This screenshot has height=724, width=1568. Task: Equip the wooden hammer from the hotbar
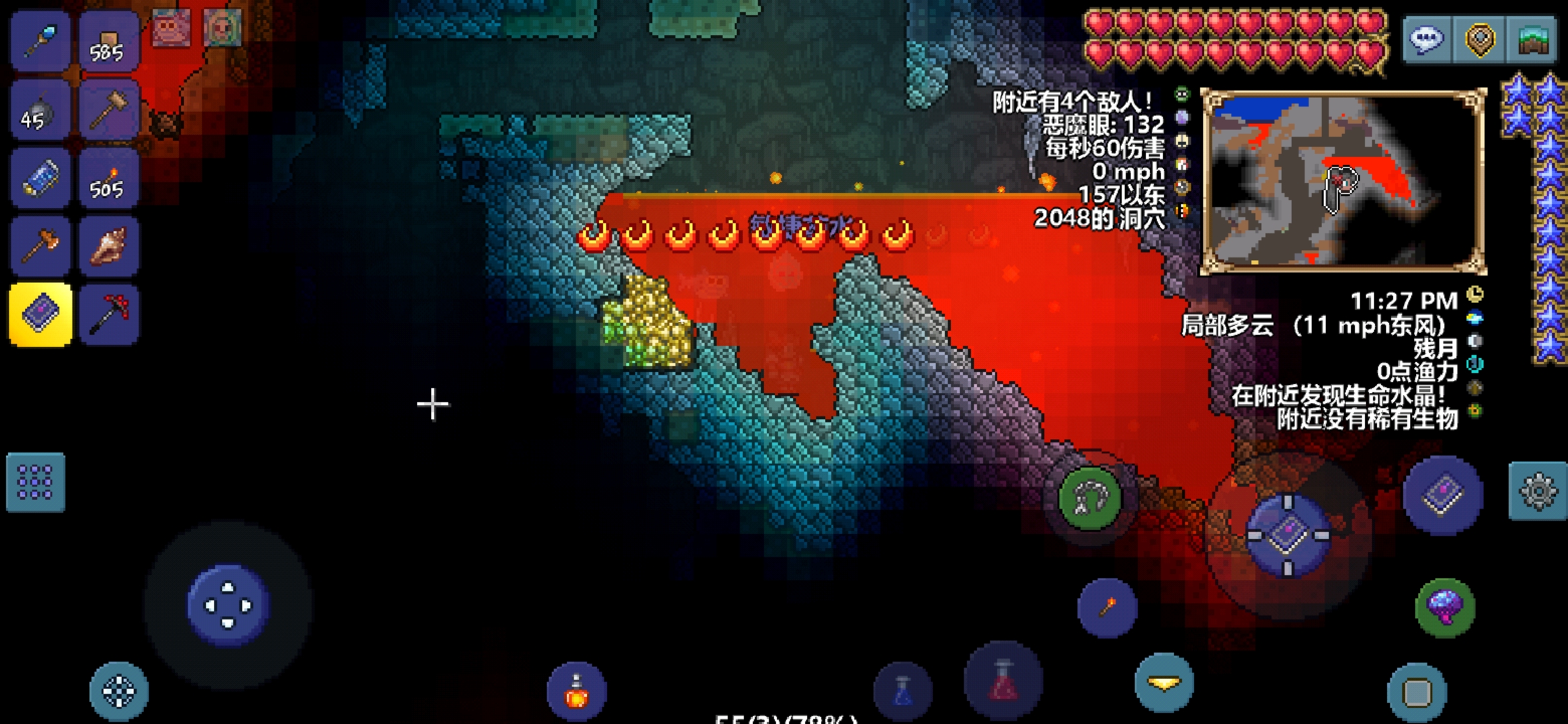click(x=109, y=111)
